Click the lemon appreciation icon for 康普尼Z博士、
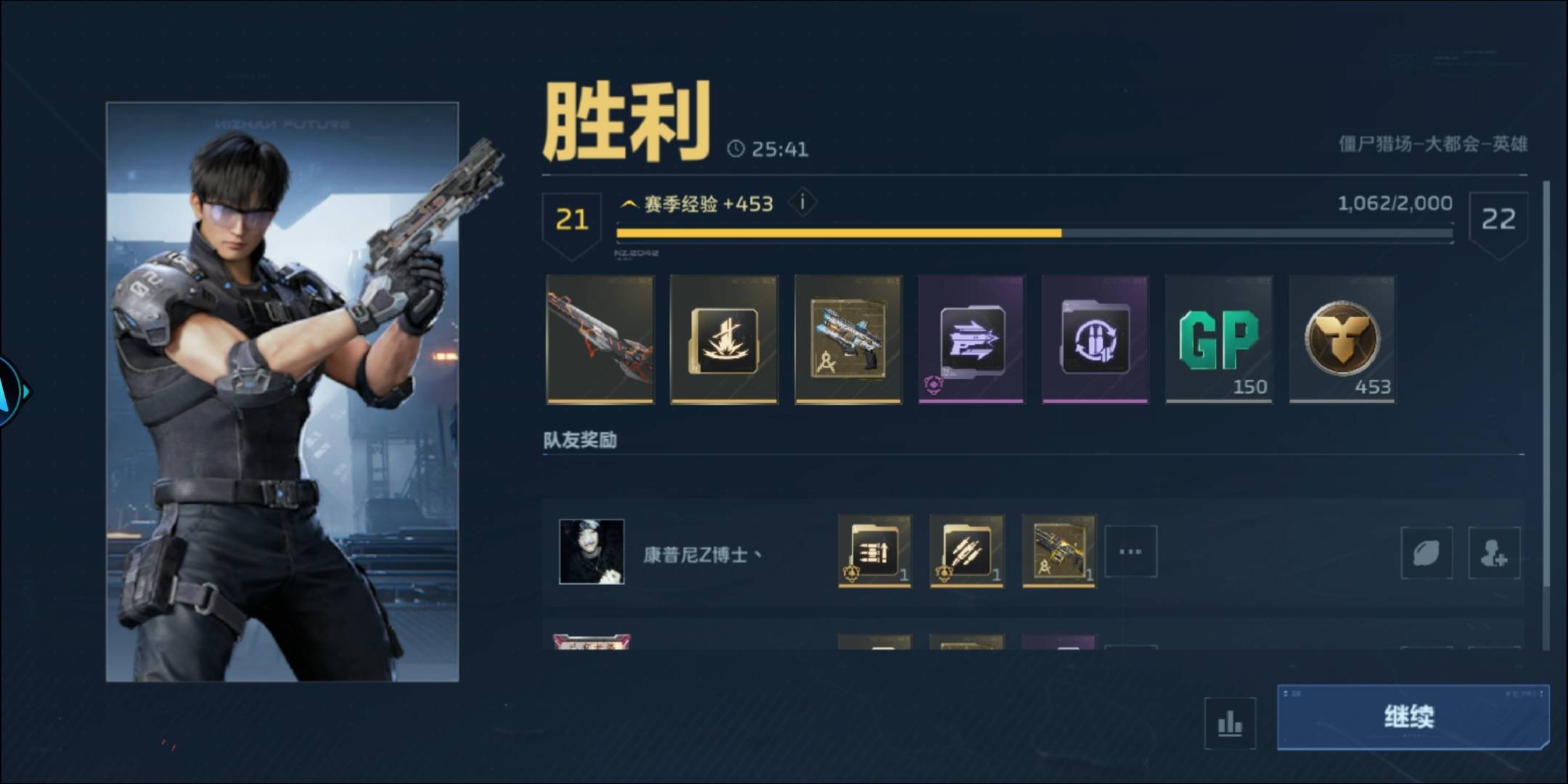Image resolution: width=1568 pixels, height=784 pixels. [1427, 552]
